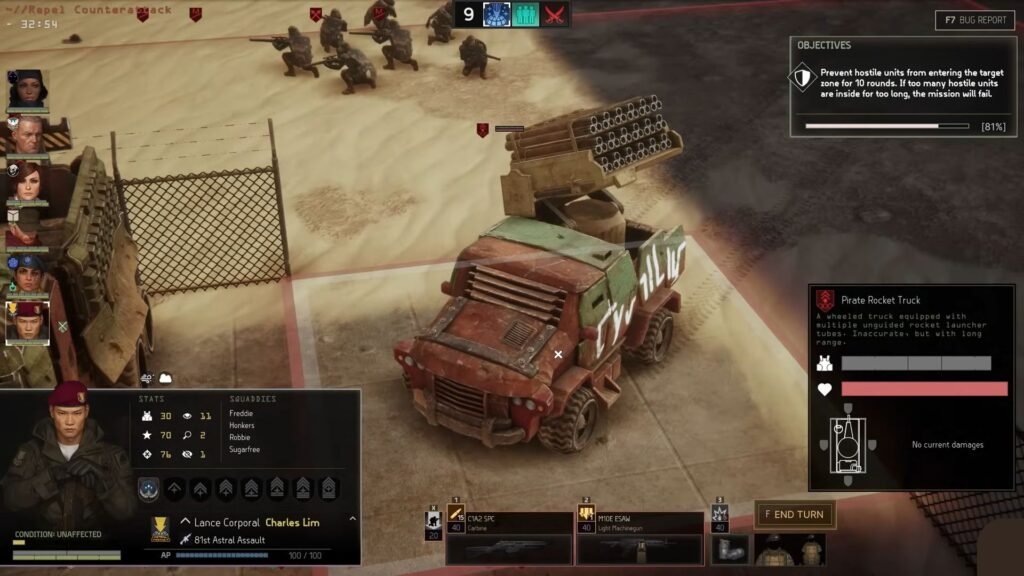This screenshot has width=1024, height=576.
Task: Click the red crossed swords enemy icon
Action: point(554,14)
